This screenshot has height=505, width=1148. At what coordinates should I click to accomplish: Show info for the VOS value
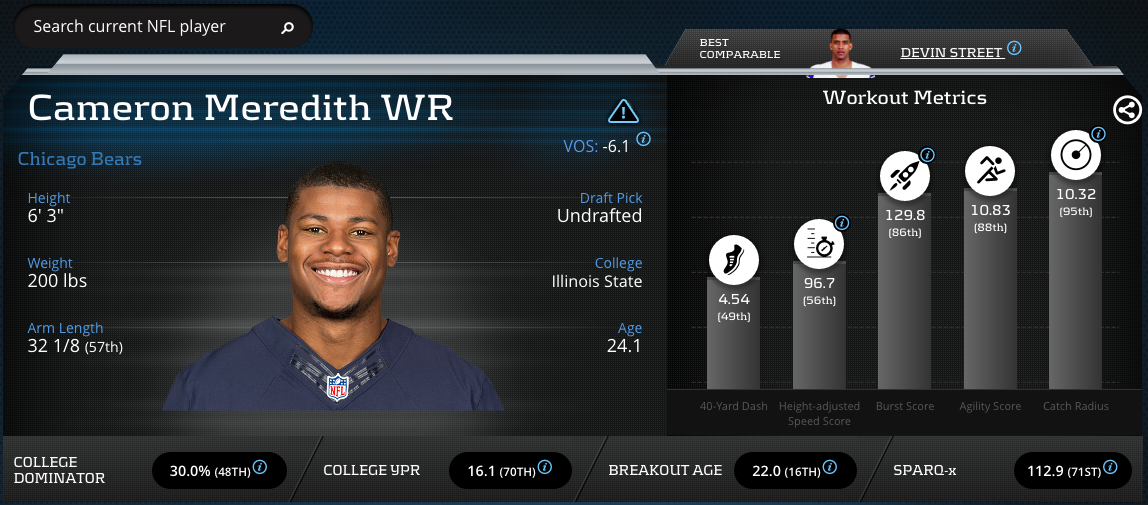[x=643, y=140]
